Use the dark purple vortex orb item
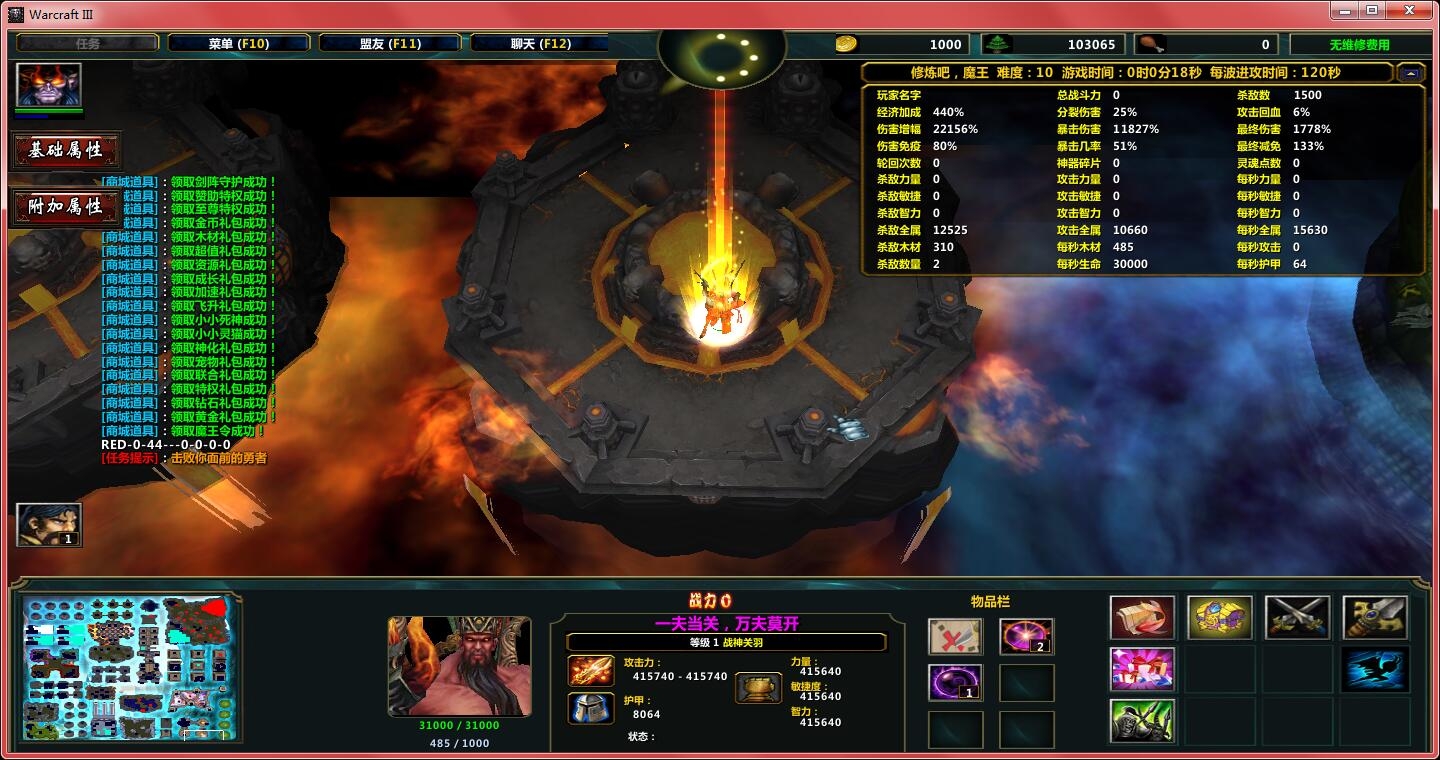Viewport: 1440px width, 760px height. click(x=955, y=683)
